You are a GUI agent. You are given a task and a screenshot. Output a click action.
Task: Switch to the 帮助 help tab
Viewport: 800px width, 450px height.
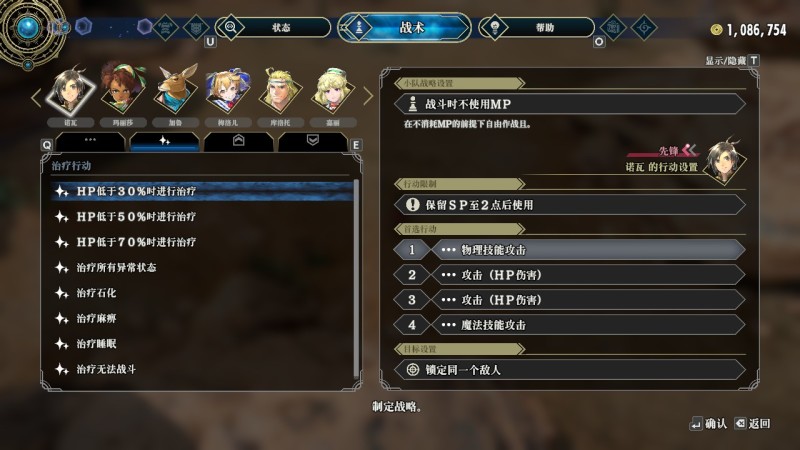(543, 27)
